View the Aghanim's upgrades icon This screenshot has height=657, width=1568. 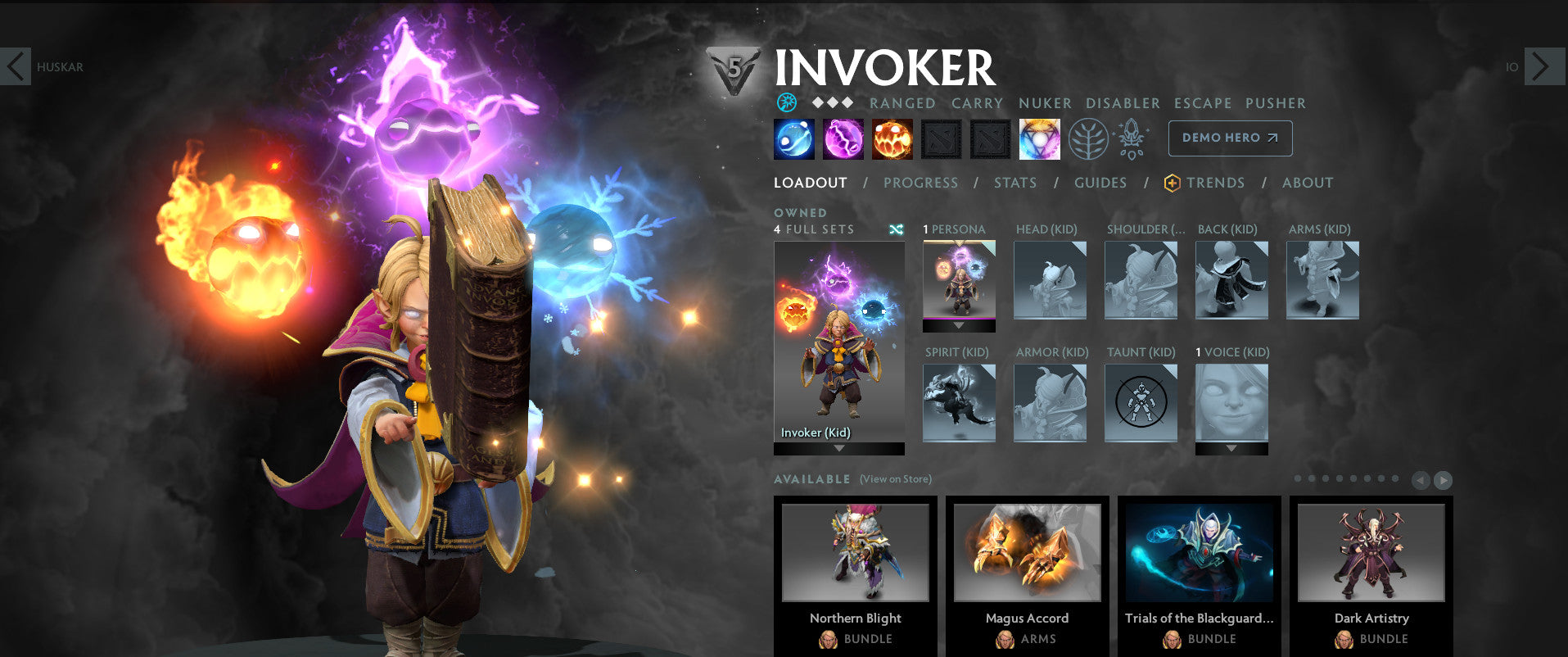(1131, 139)
